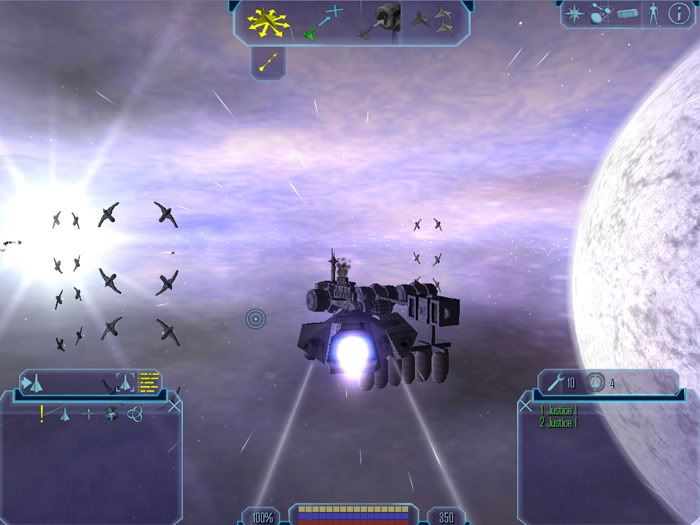This screenshot has height=525, width=700.
Task: Select the yellow exclamation mark filter
Action: coord(41,414)
